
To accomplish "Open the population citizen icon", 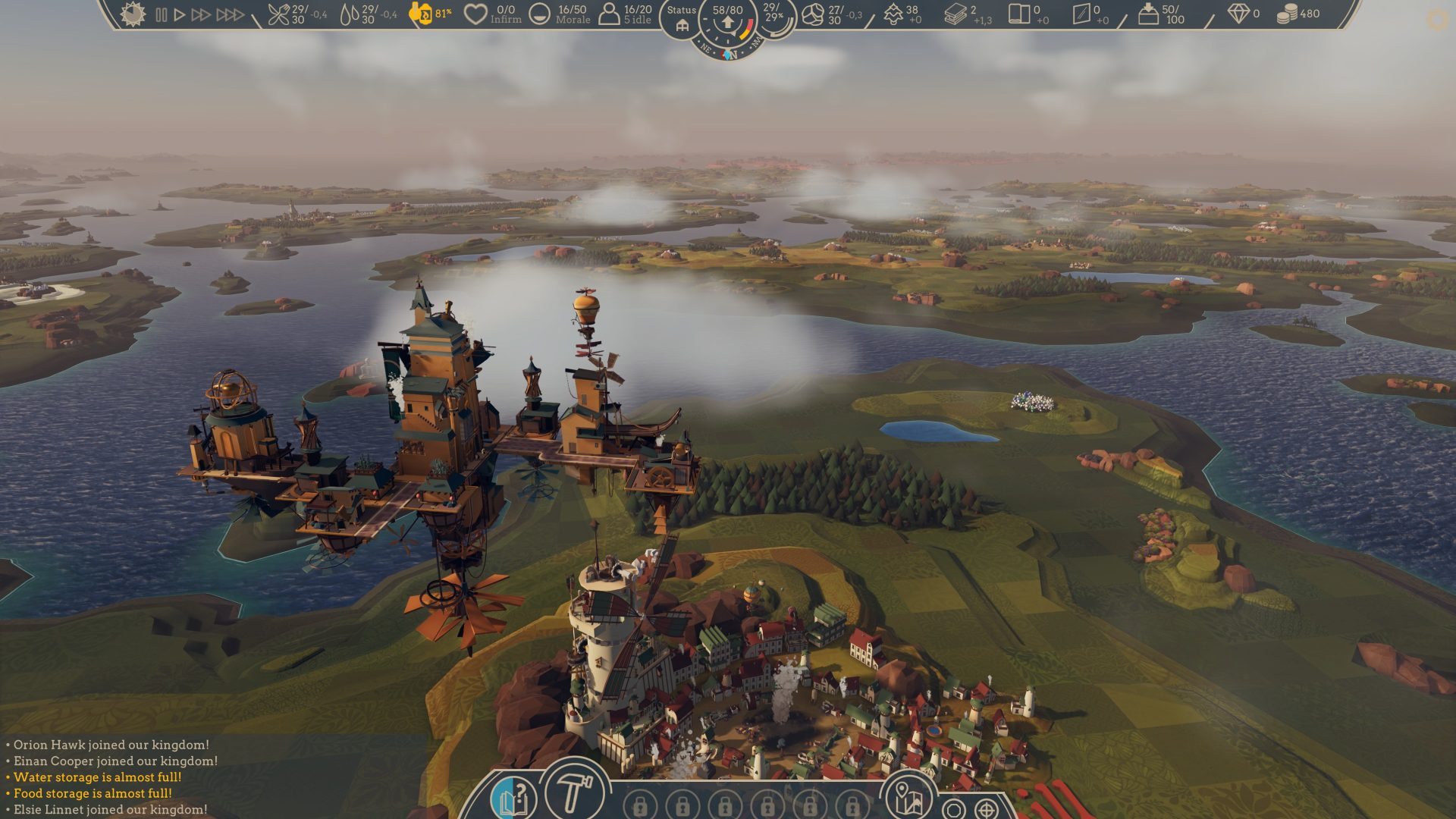I will (609, 14).
